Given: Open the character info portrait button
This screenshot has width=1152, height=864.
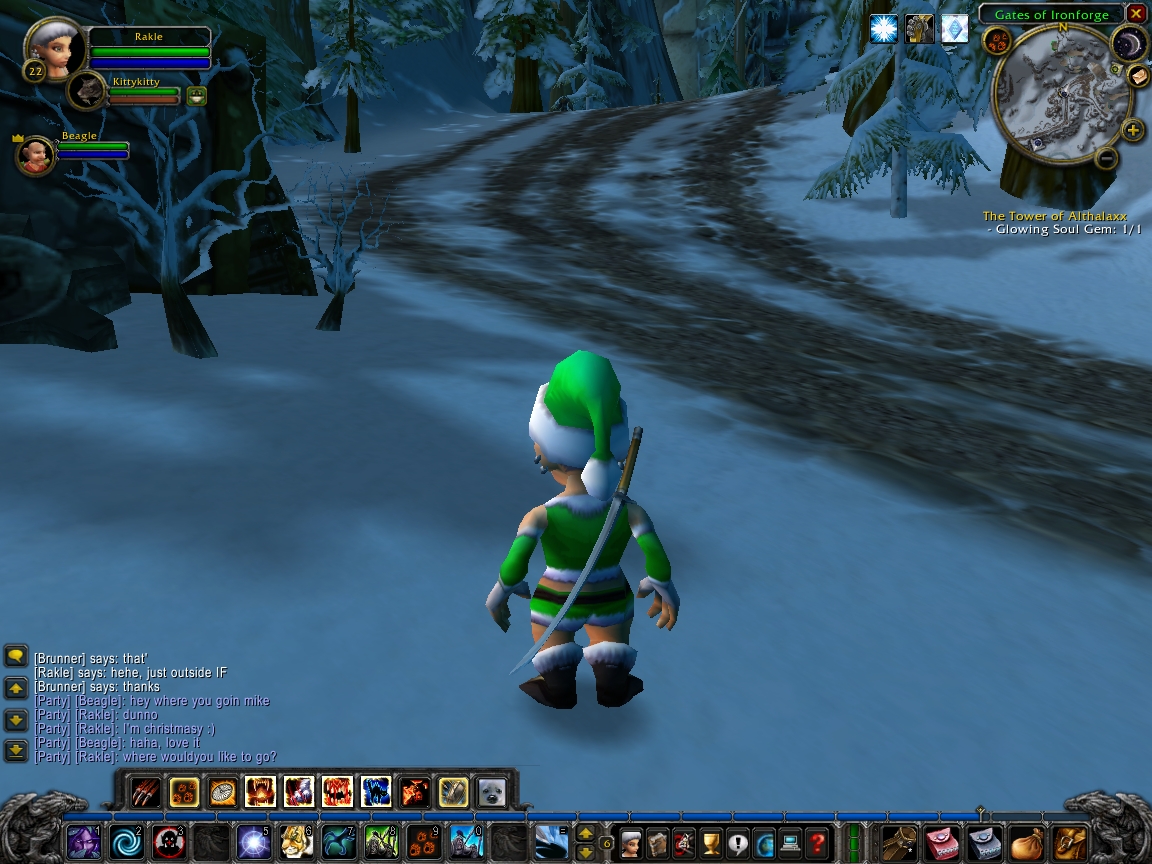Looking at the screenshot, I should (x=632, y=842).
